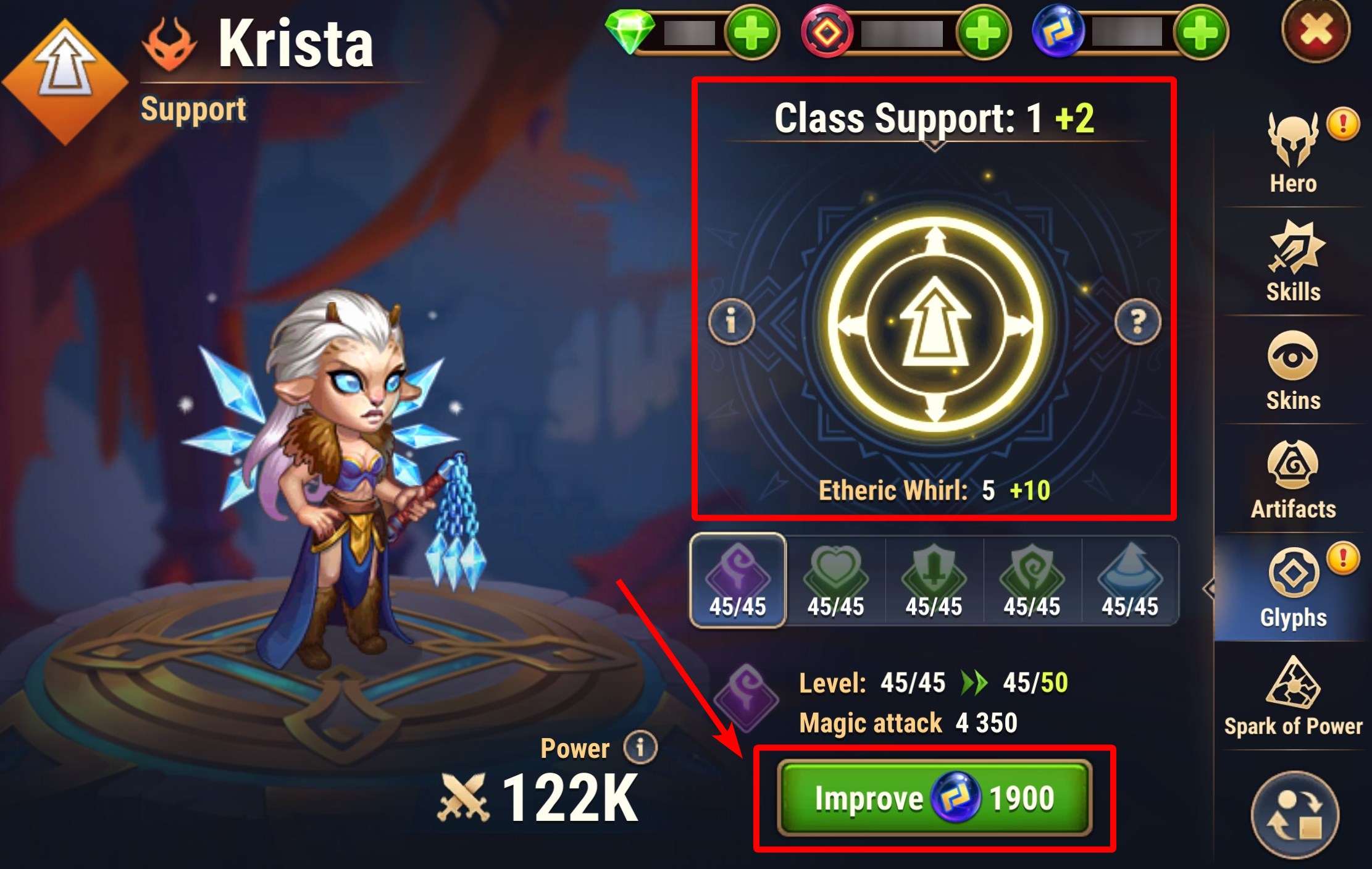
Task: Click the round swap button below Spark of Power
Action: click(x=1294, y=815)
